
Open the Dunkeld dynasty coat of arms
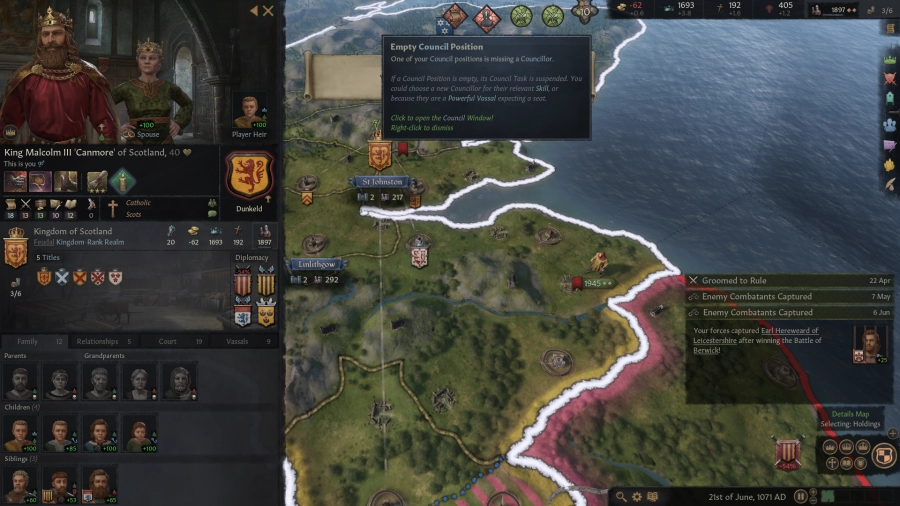pyautogui.click(x=250, y=176)
